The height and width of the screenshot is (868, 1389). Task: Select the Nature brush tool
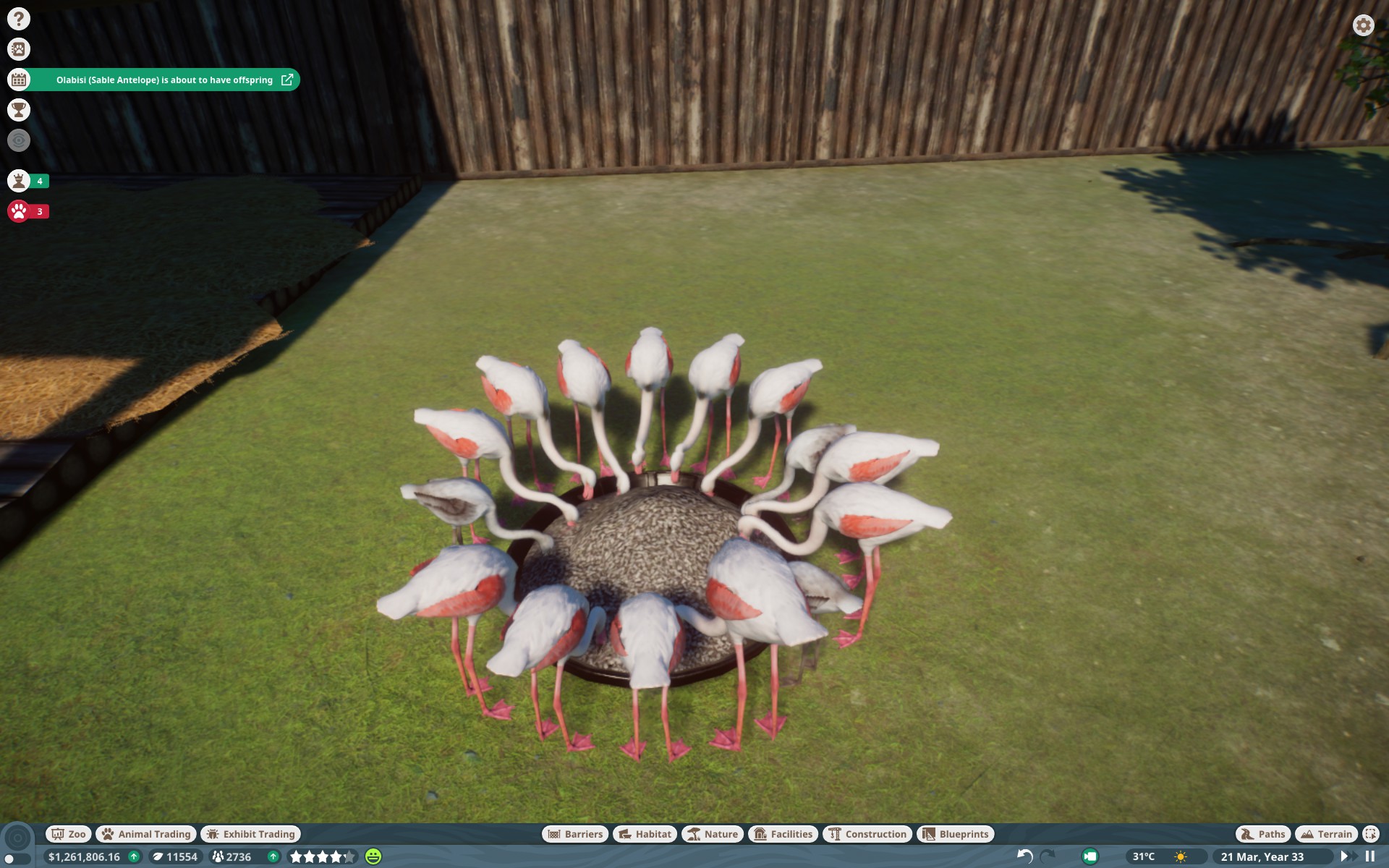tap(713, 834)
